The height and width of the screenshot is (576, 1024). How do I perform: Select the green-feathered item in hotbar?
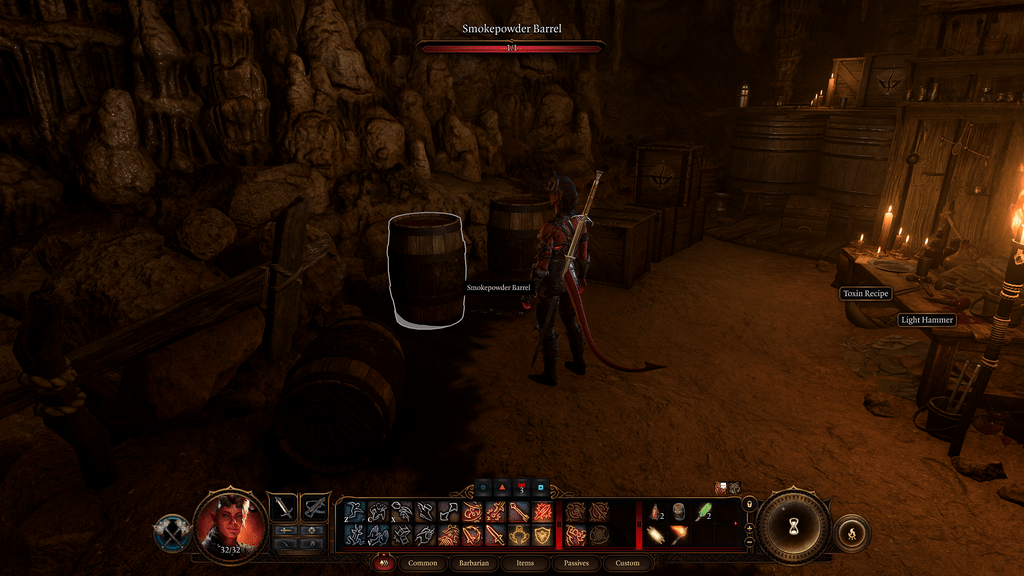tap(703, 512)
